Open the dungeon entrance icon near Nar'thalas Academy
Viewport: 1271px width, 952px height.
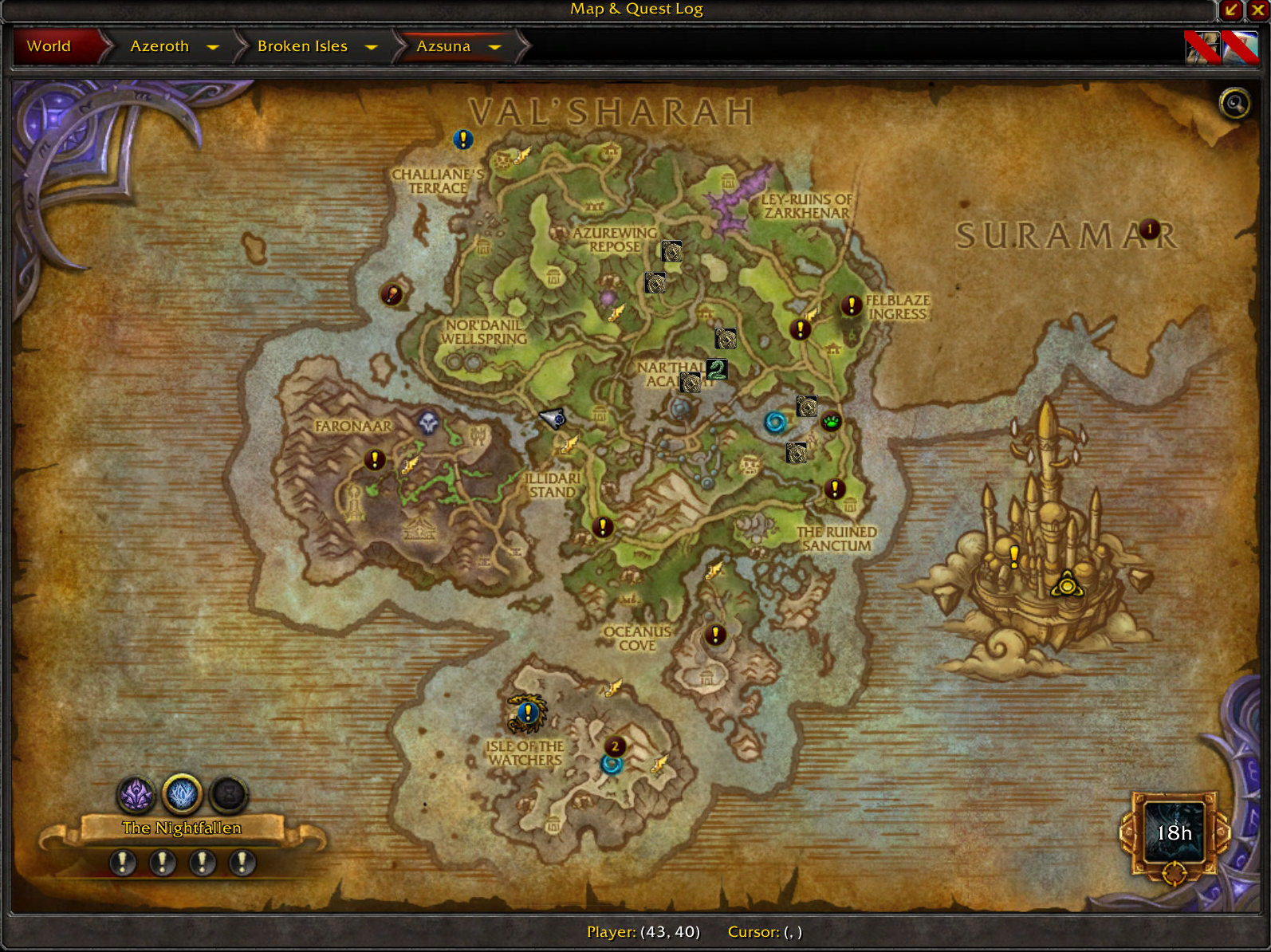[x=691, y=384]
